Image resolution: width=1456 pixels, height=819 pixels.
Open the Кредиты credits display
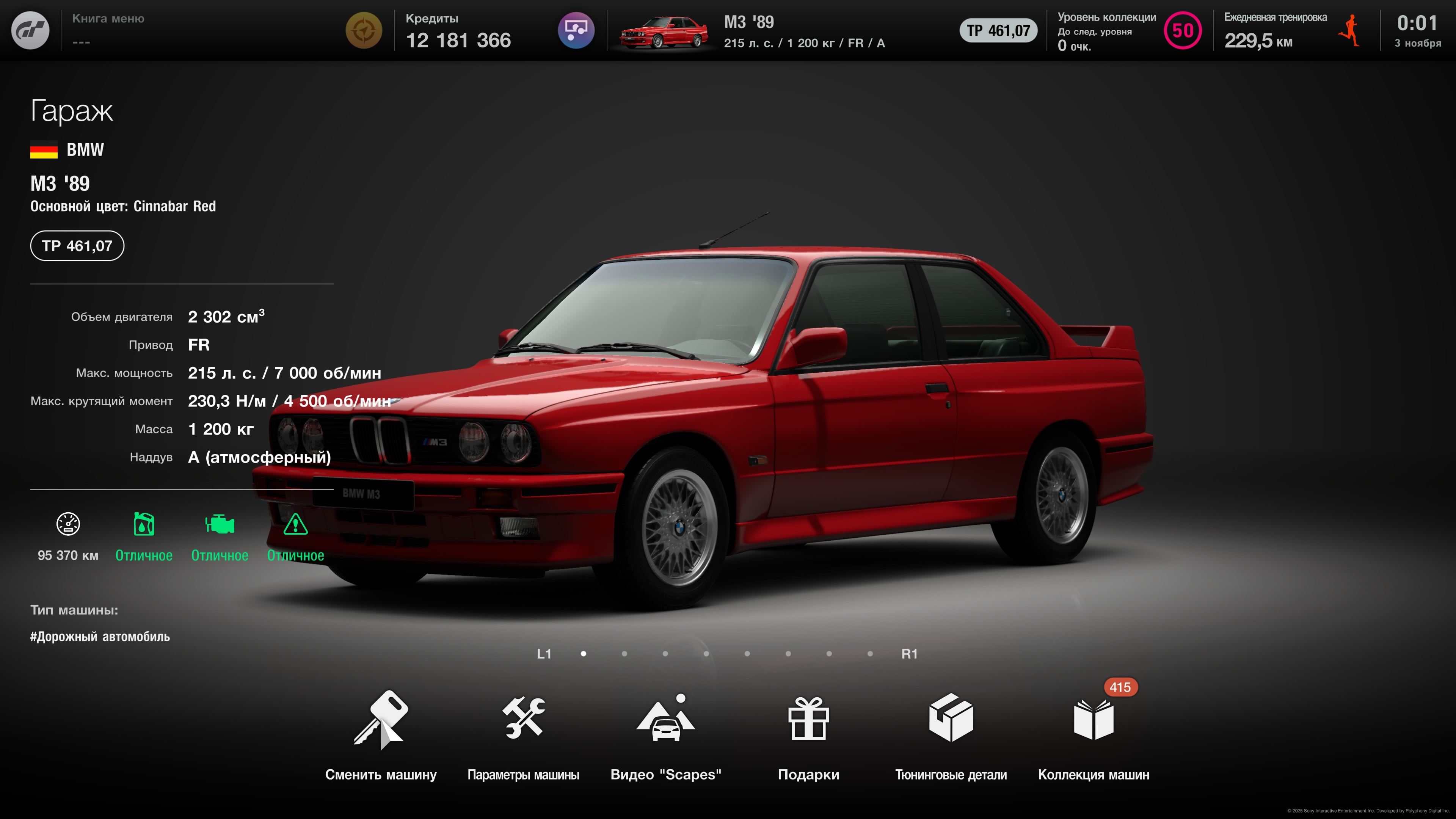pyautogui.click(x=458, y=30)
